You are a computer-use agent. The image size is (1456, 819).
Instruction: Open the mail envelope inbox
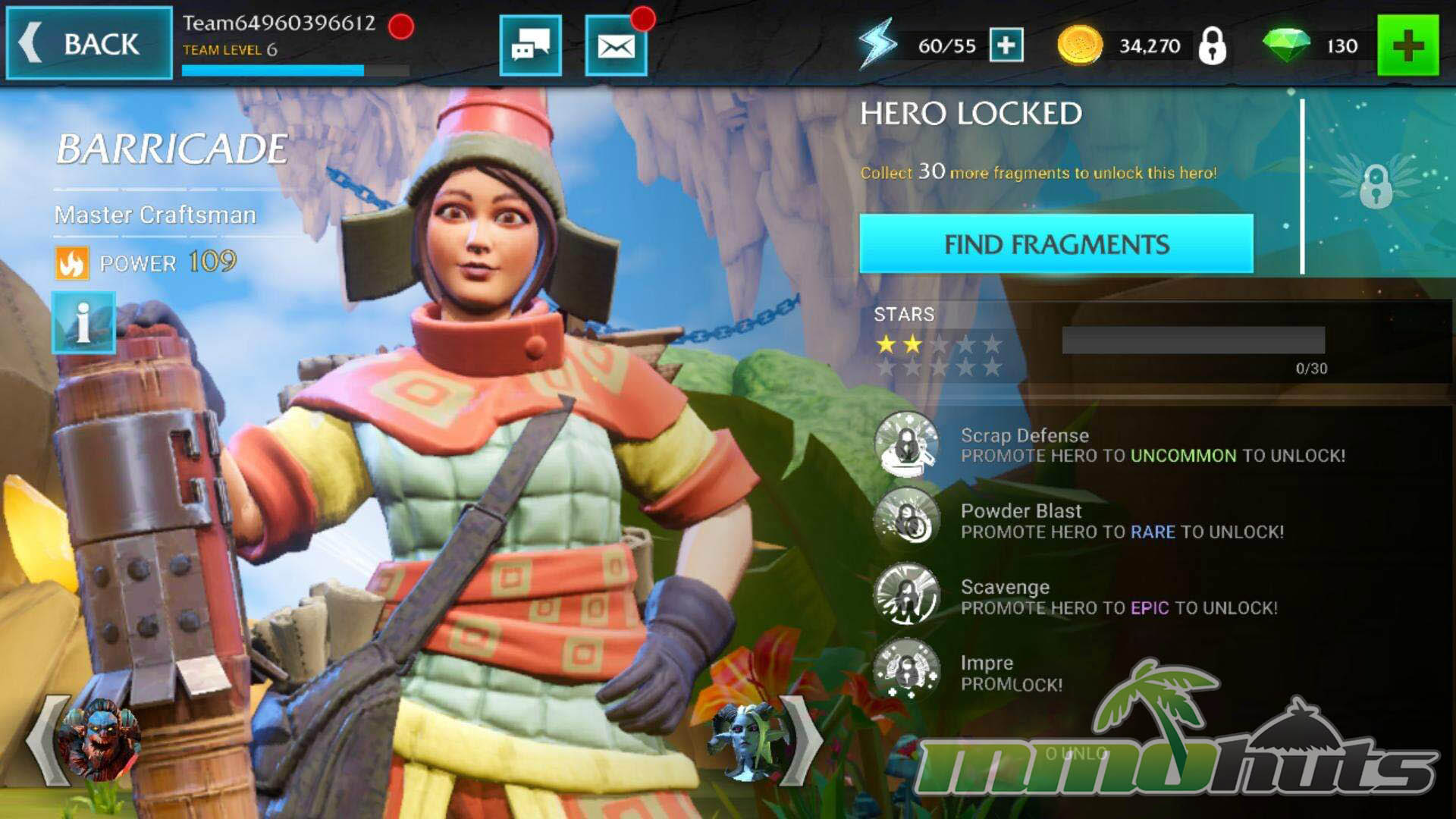pyautogui.click(x=616, y=46)
